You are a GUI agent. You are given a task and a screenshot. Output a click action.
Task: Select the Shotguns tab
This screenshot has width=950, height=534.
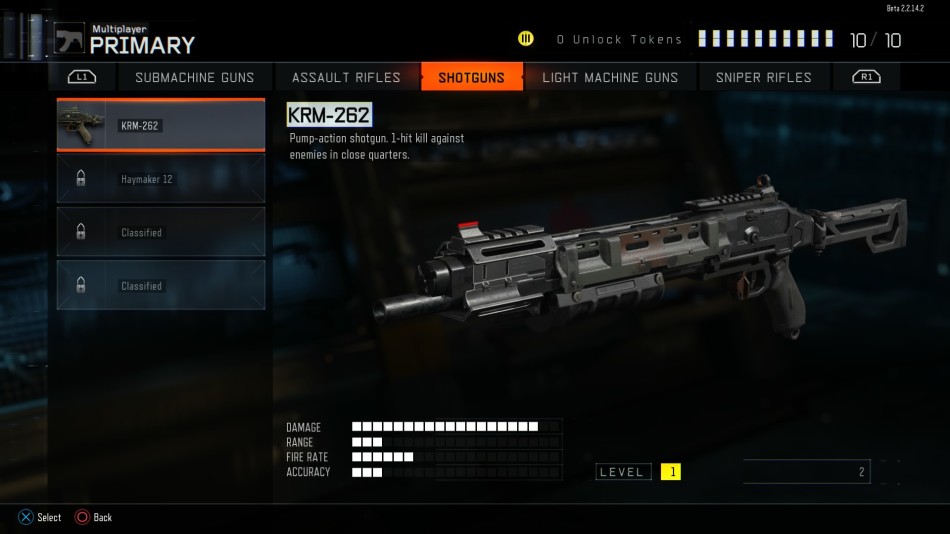(471, 77)
